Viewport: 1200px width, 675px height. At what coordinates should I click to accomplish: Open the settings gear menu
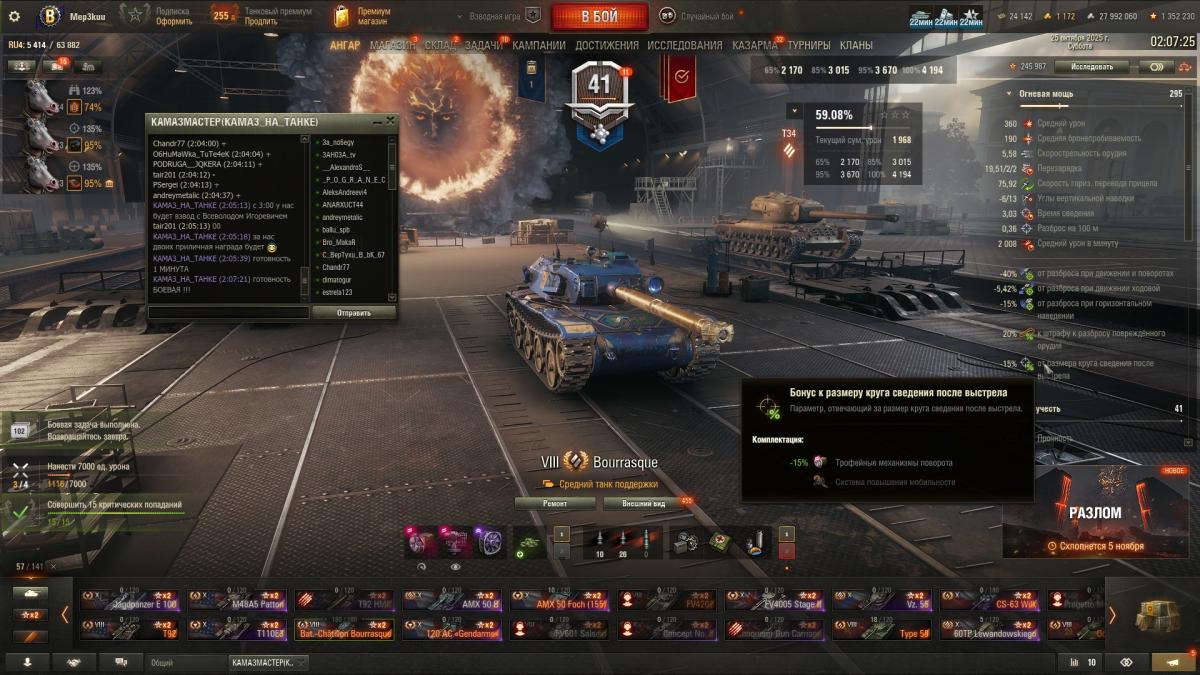click(x=14, y=16)
